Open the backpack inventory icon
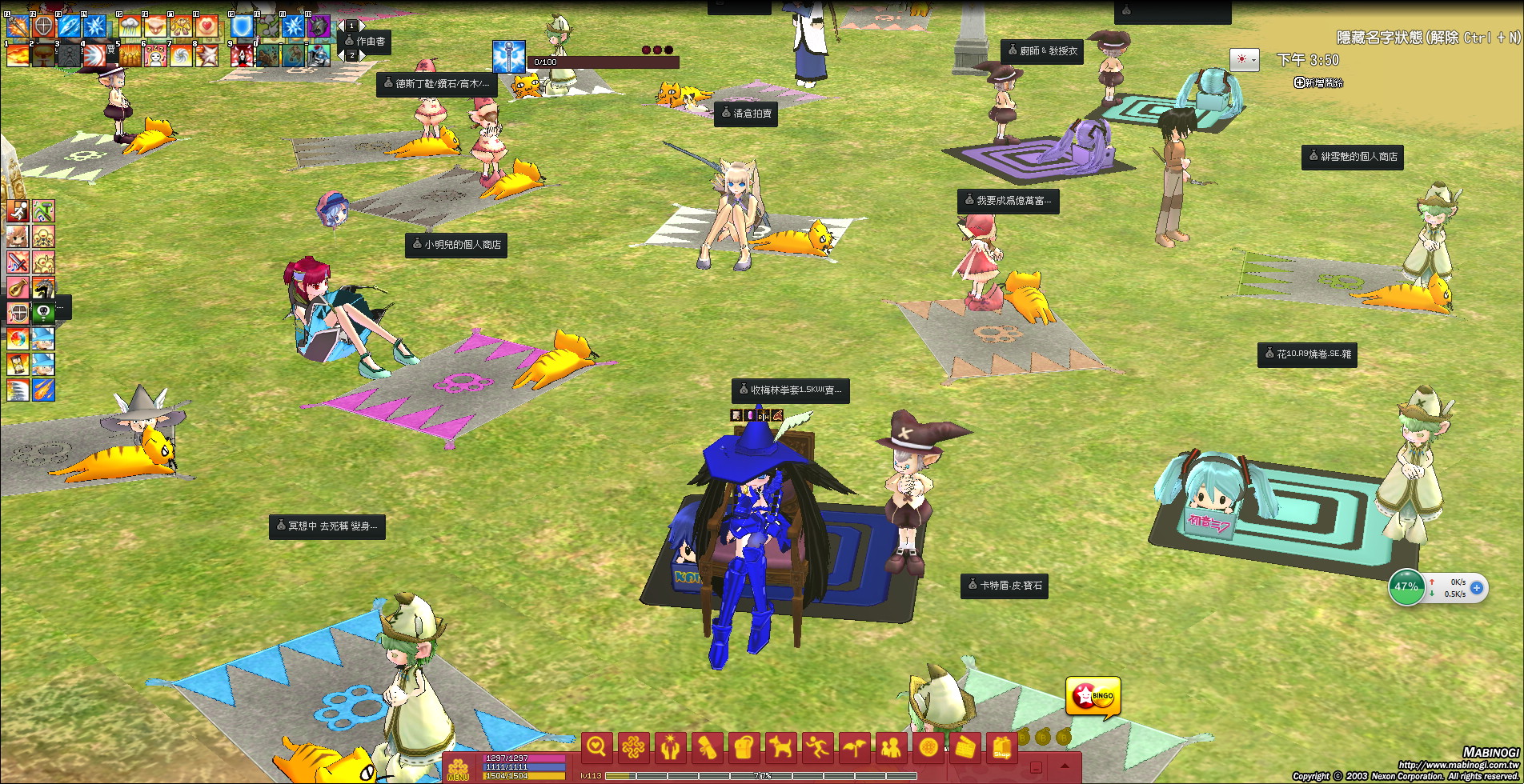The image size is (1524, 784). coord(744,748)
